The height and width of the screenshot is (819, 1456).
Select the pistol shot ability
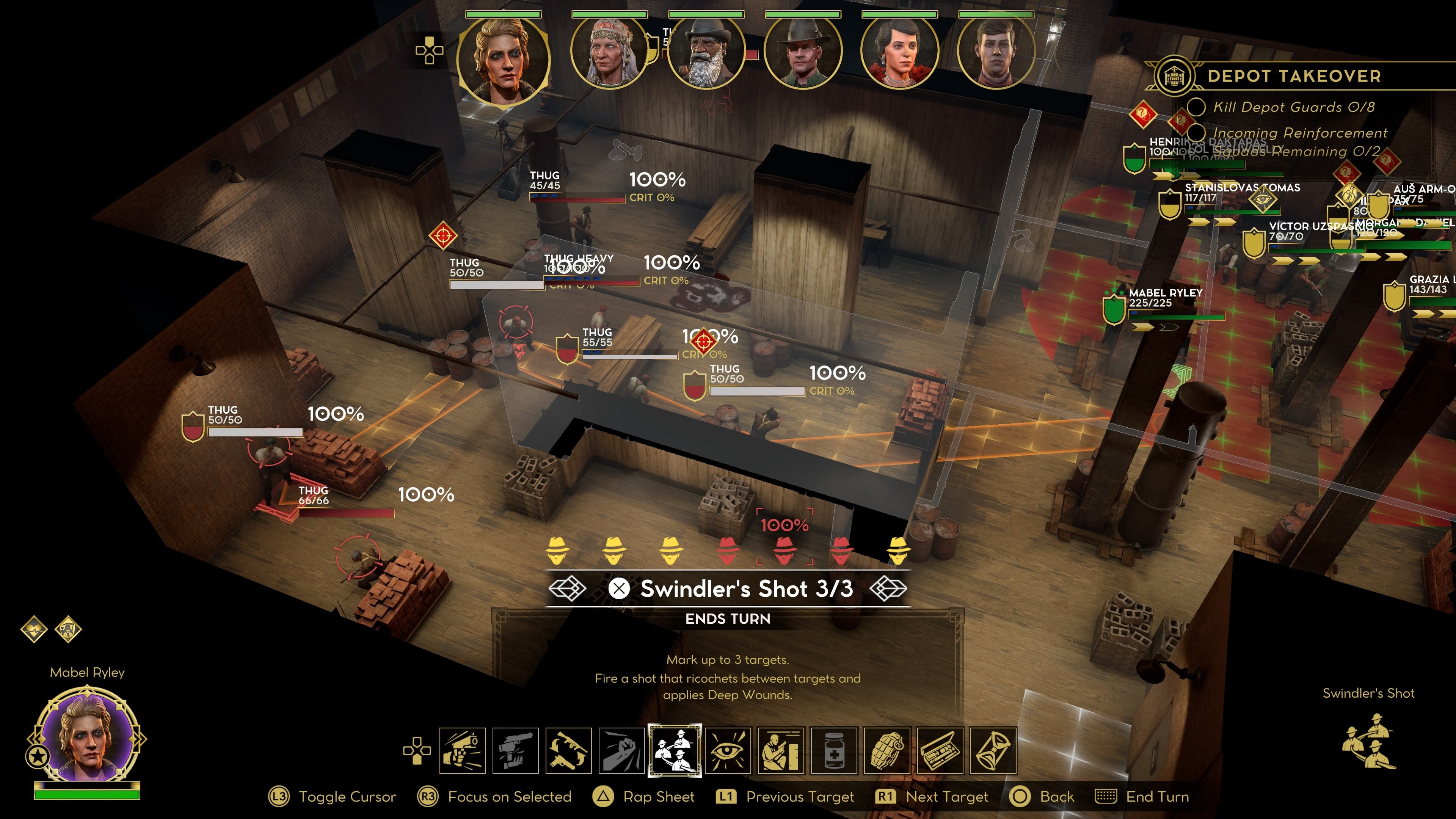(x=462, y=751)
